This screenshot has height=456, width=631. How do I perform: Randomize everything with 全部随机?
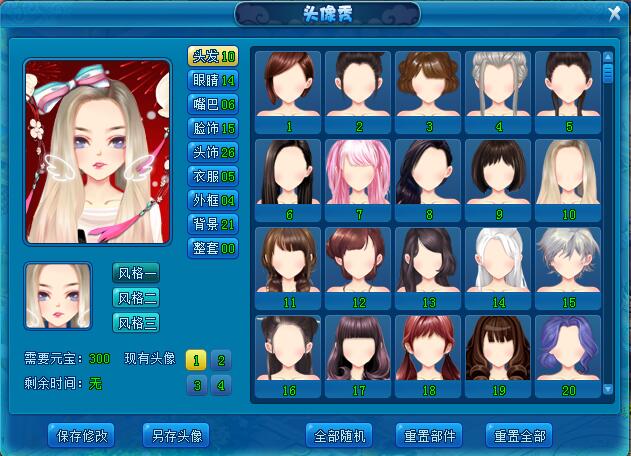341,436
